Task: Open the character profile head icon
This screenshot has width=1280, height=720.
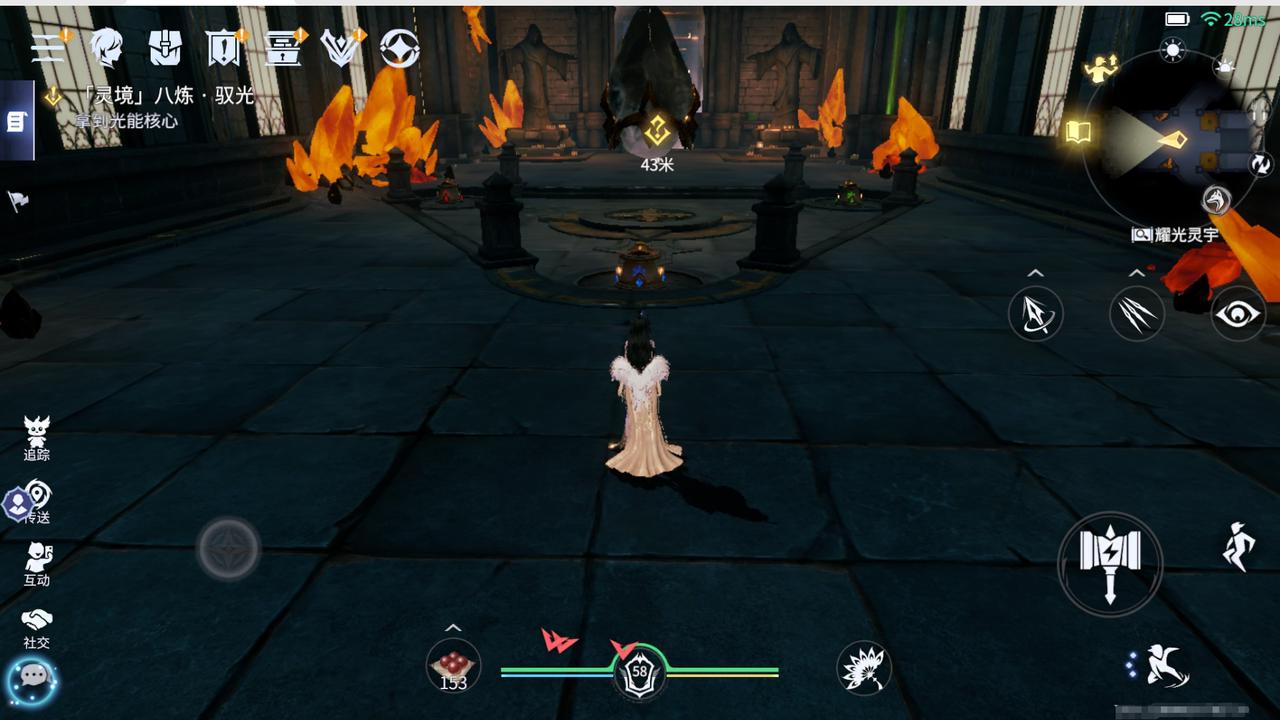Action: [x=106, y=47]
